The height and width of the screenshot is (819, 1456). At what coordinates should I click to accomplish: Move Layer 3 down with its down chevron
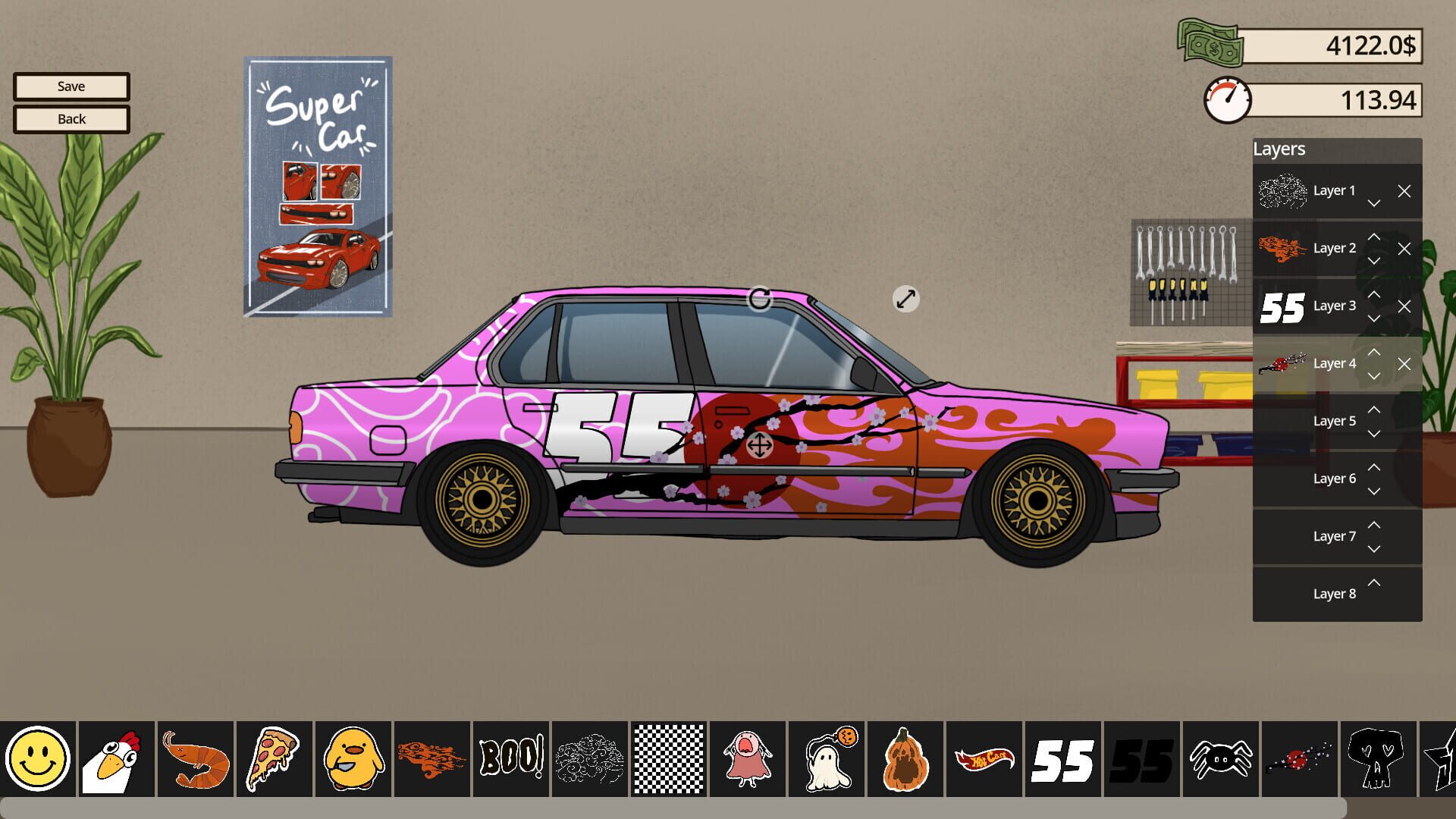(x=1374, y=318)
